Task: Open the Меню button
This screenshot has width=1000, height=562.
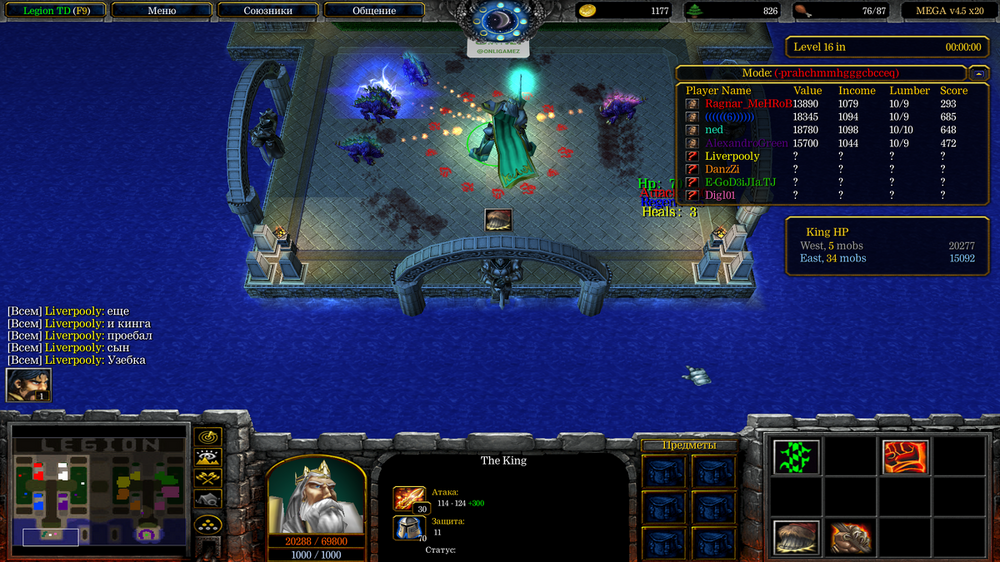Action: [161, 11]
